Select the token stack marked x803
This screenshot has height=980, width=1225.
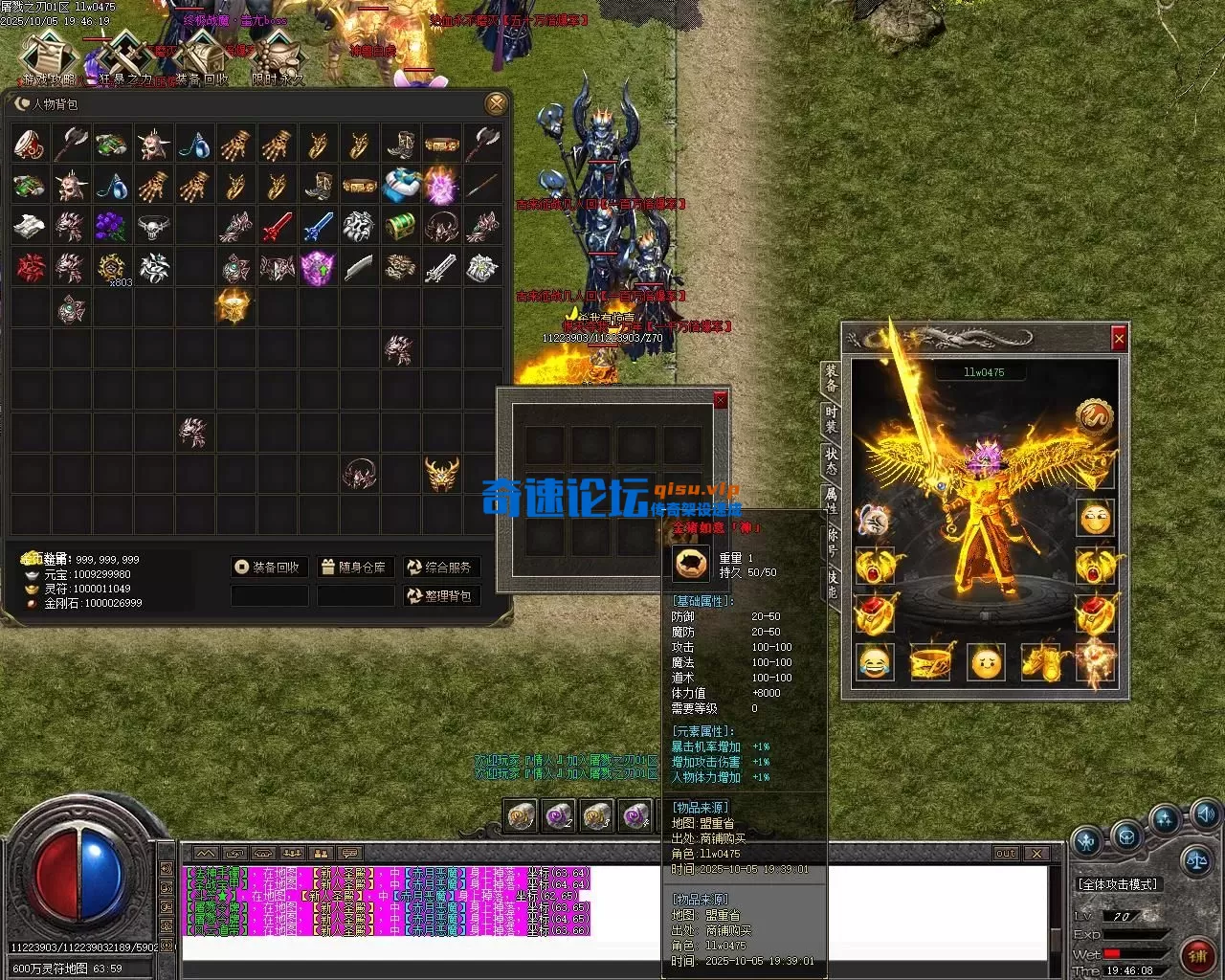pos(113,269)
